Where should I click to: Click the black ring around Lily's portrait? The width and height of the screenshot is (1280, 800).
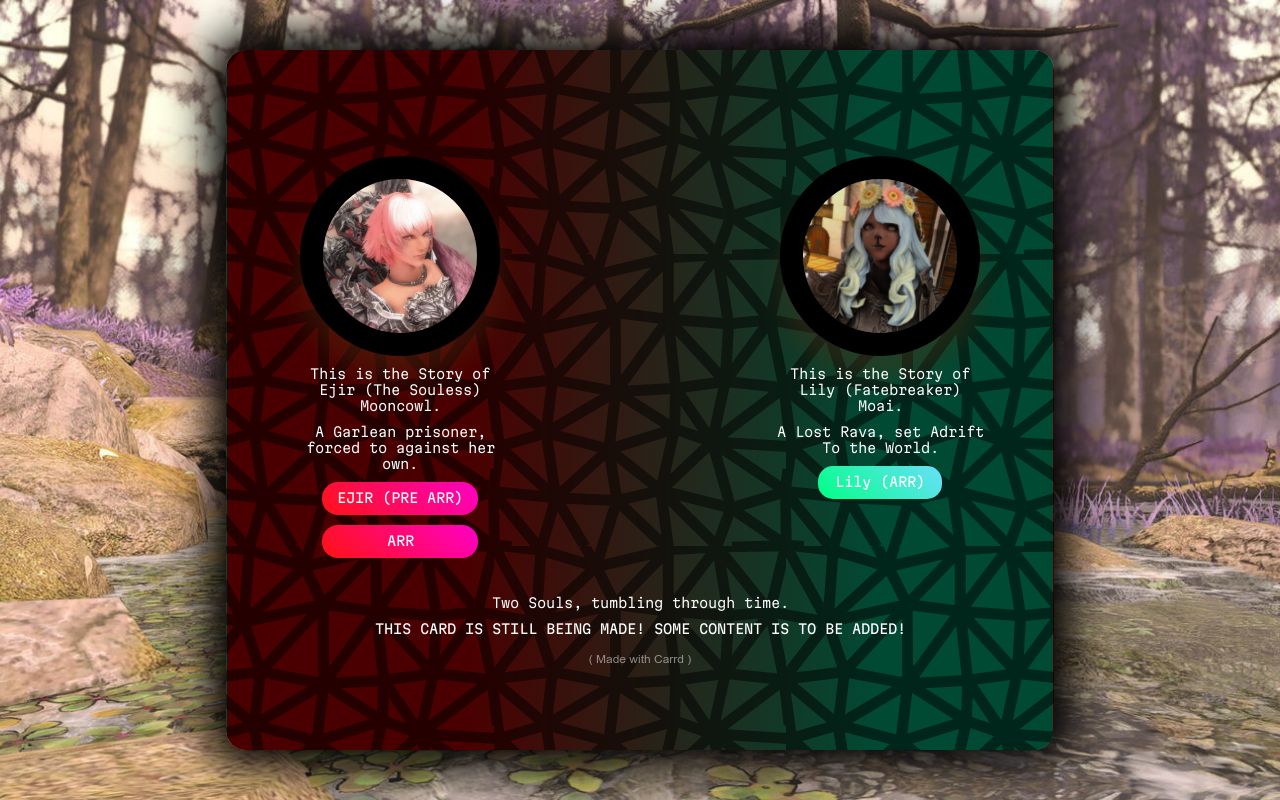pyautogui.click(x=879, y=170)
